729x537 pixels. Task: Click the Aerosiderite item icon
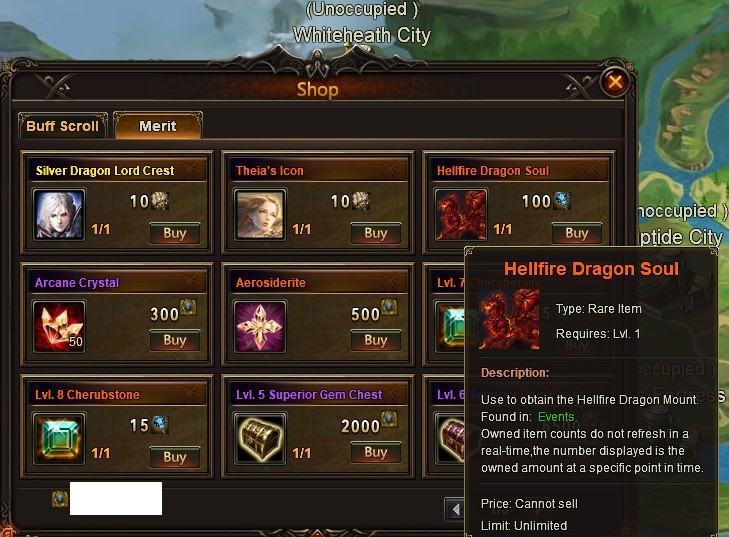pyautogui.click(x=260, y=327)
